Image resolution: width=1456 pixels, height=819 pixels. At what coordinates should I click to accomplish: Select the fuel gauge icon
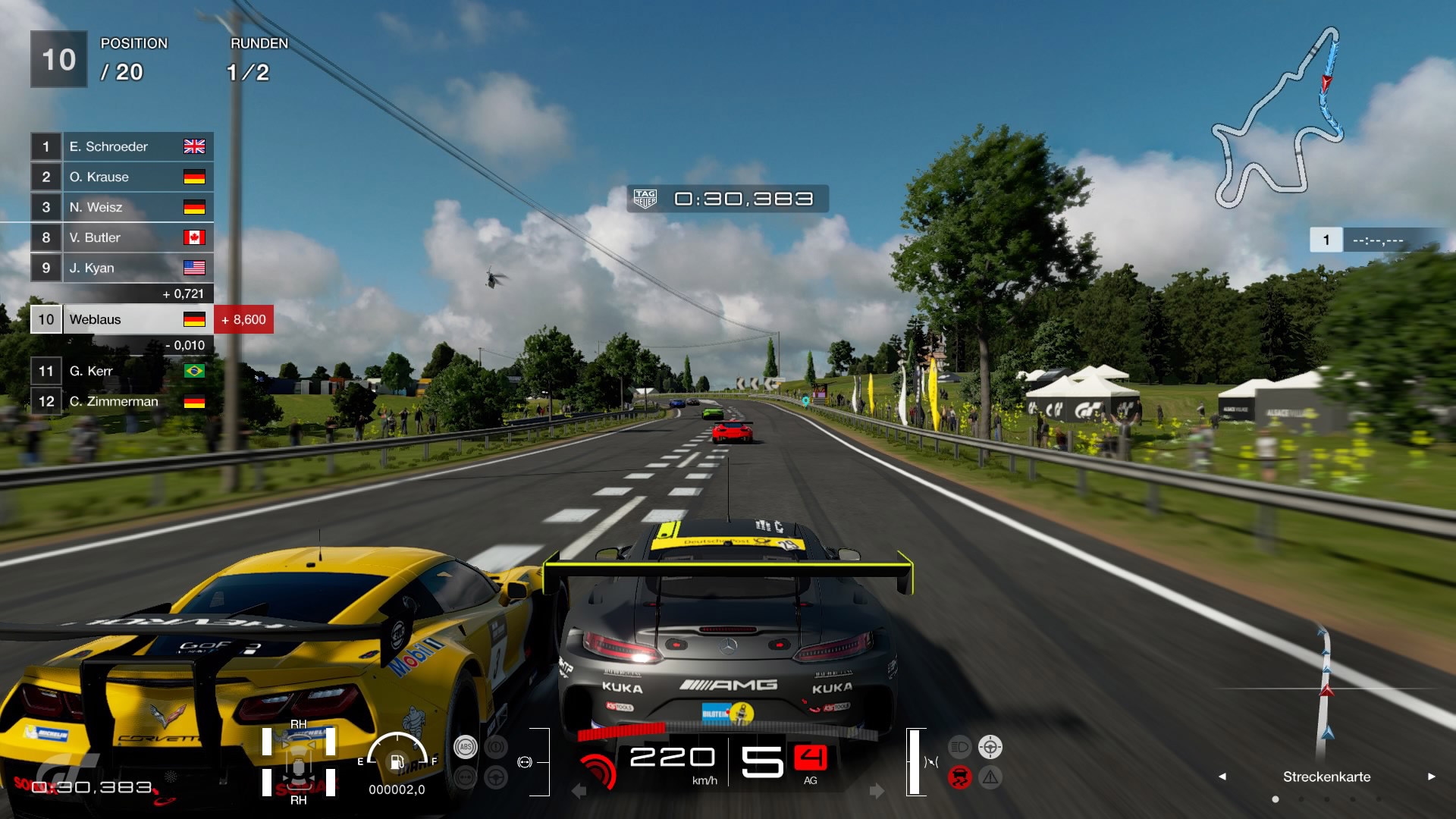tap(397, 761)
